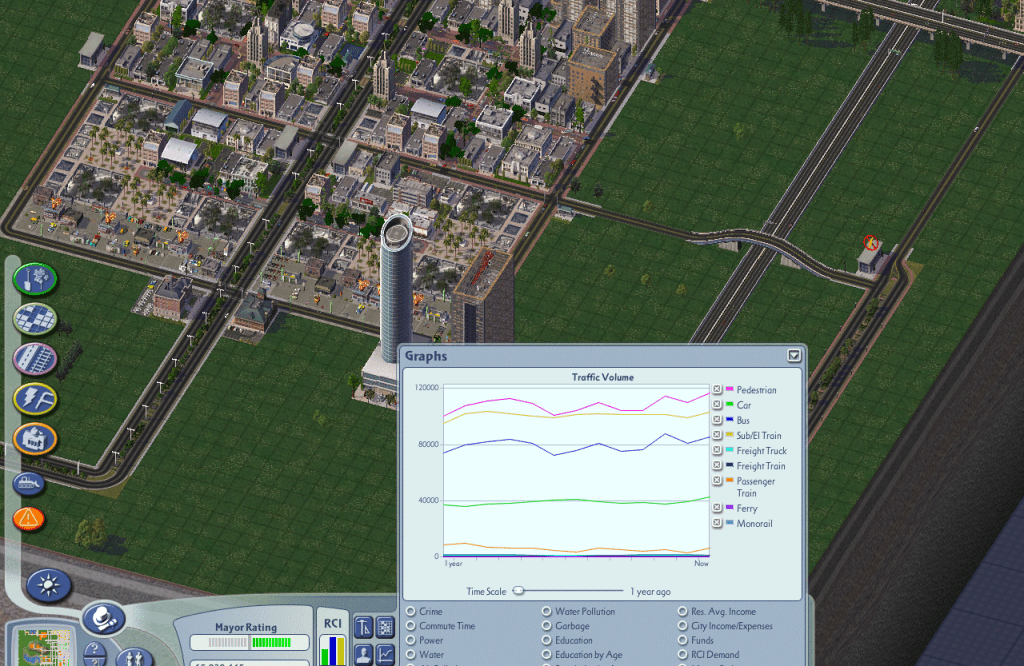The width and height of the screenshot is (1024, 666).
Task: Select the Crime graph option
Action: [x=410, y=612]
